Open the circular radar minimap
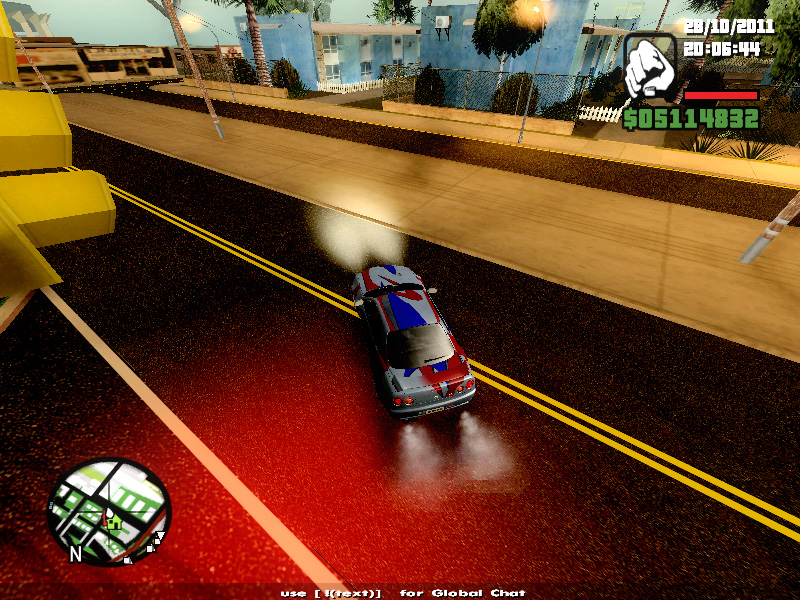800x600 pixels. click(x=110, y=511)
